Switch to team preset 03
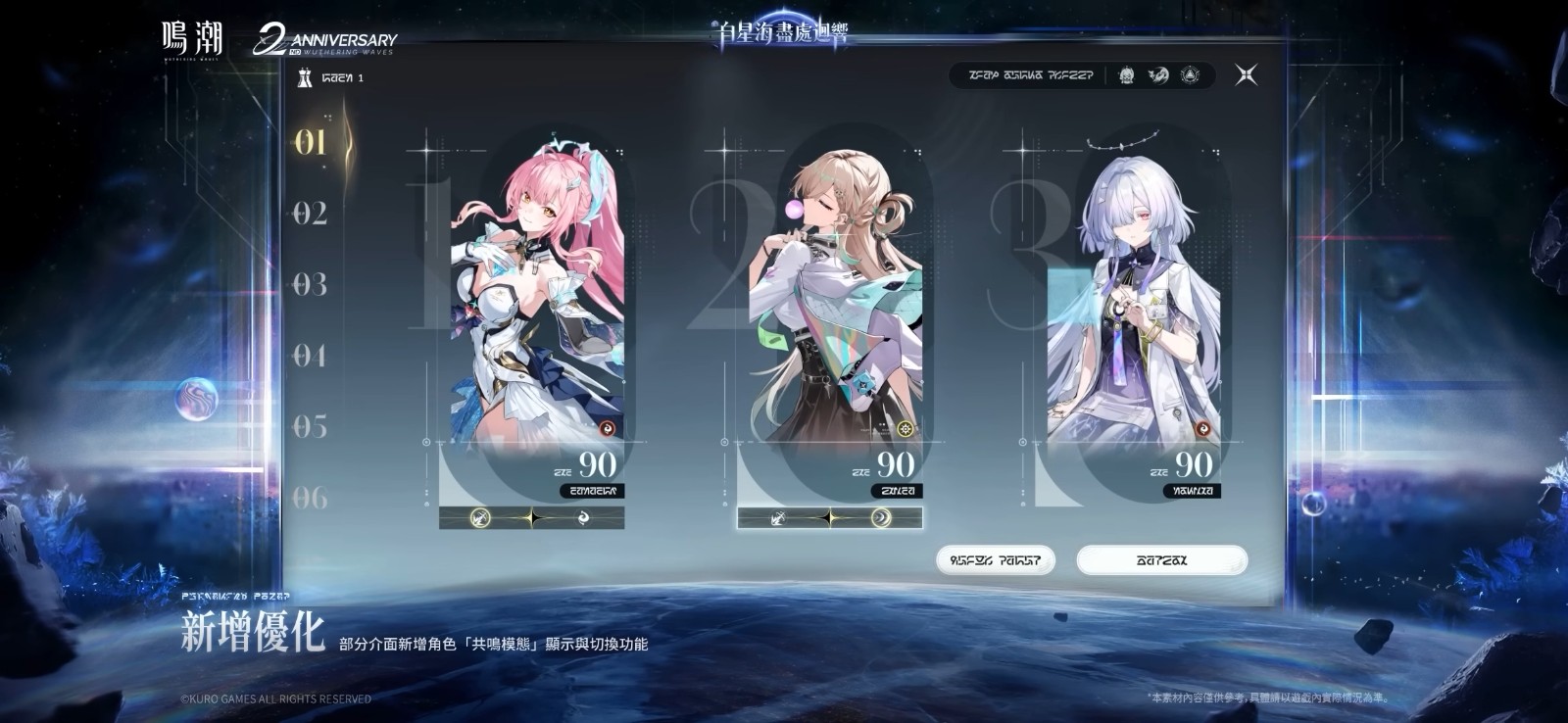This screenshot has width=1568, height=723. [311, 285]
